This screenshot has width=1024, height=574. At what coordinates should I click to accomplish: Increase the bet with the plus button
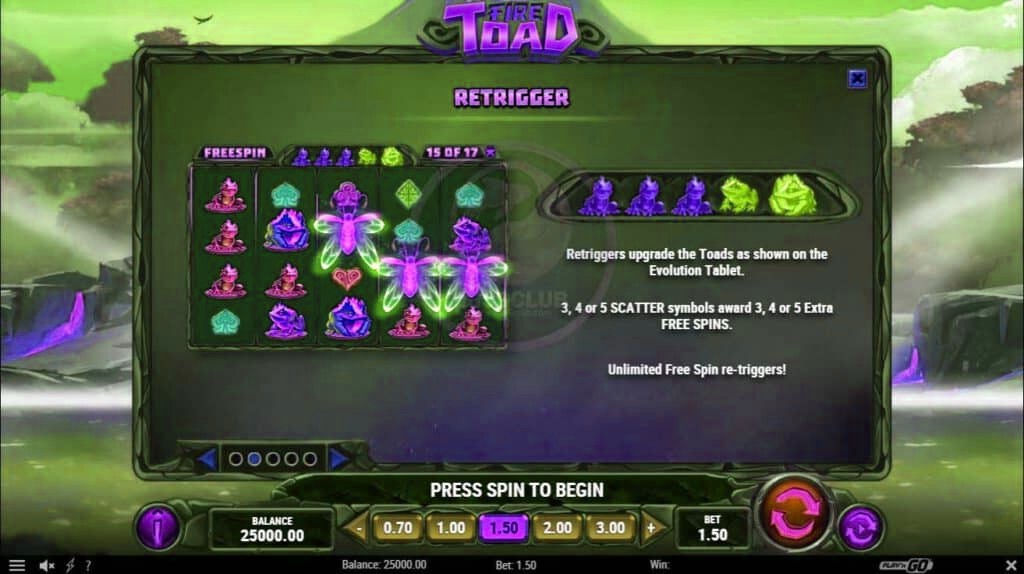tap(651, 527)
